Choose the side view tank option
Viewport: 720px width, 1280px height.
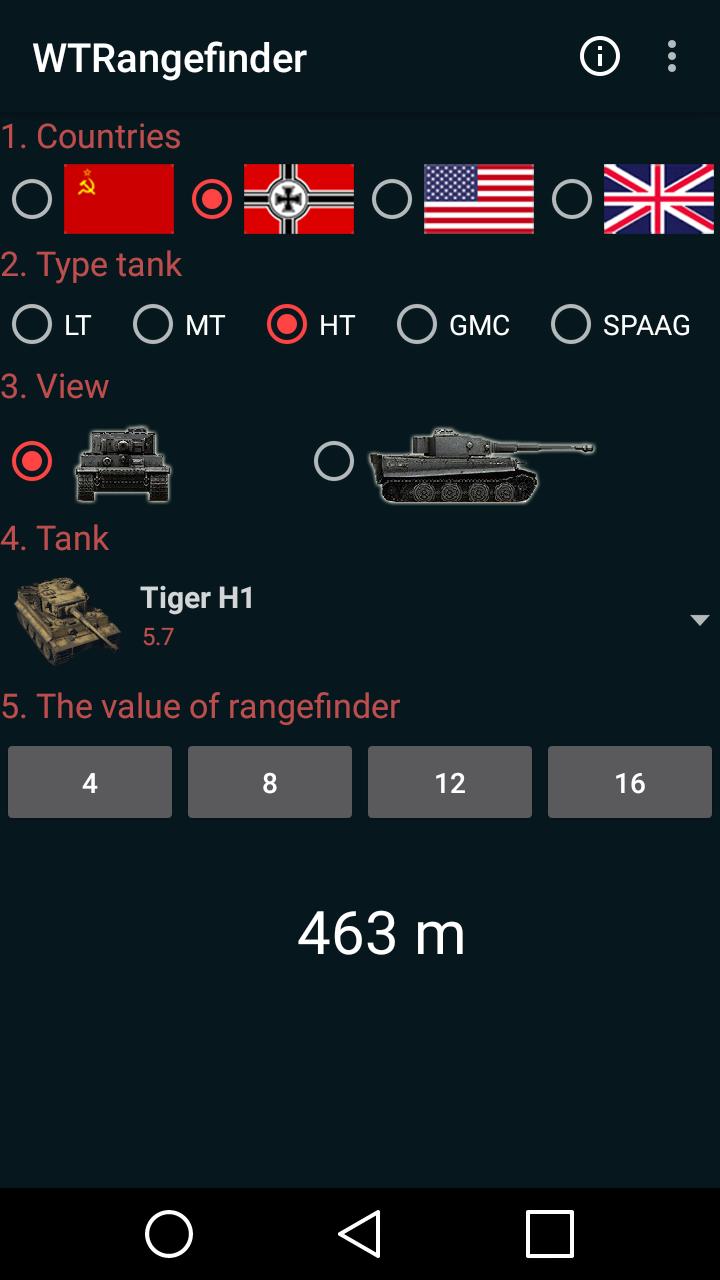(x=334, y=462)
